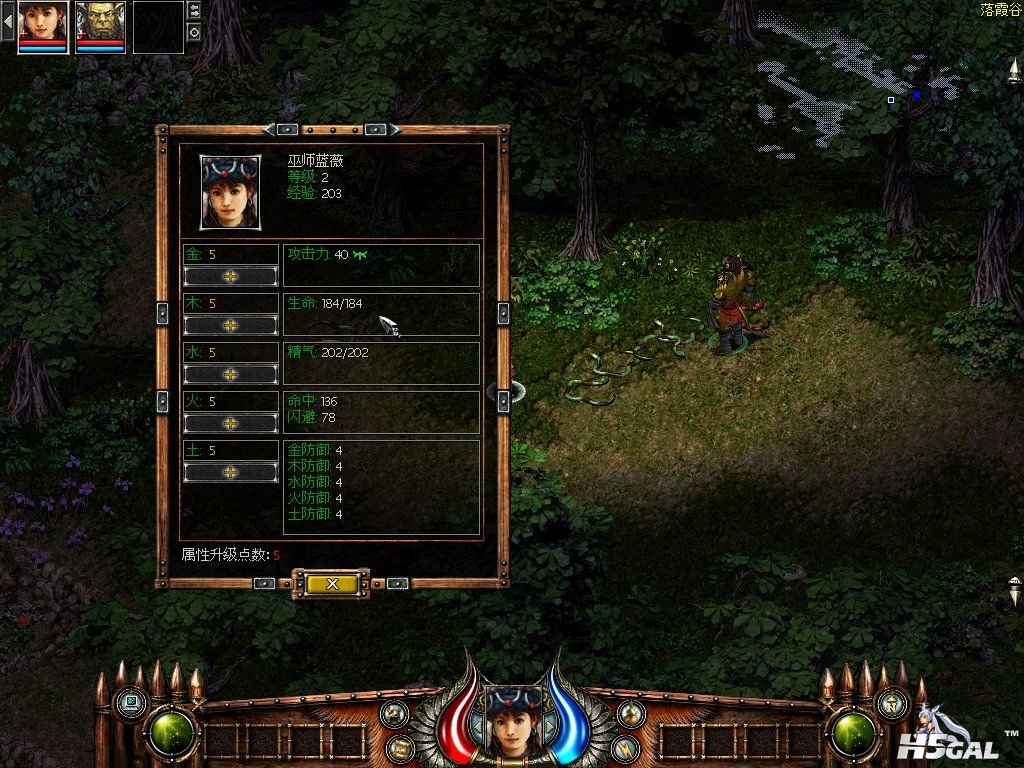Viewport: 1024px width, 768px height.
Task: Add a point to 金 (Metal) attribute
Action: pyautogui.click(x=231, y=276)
